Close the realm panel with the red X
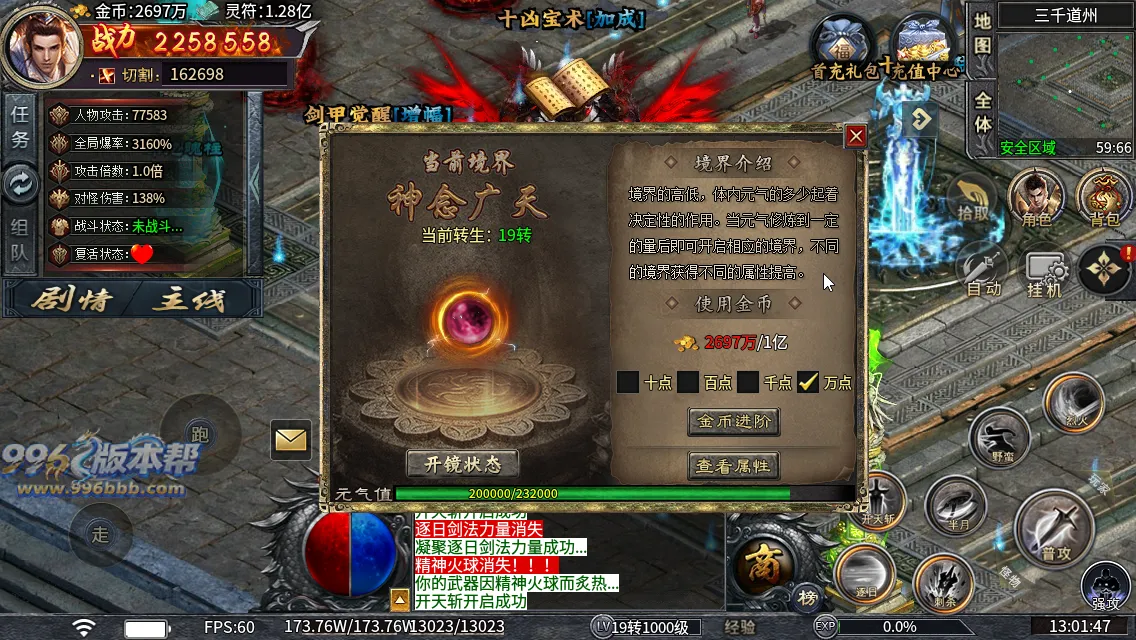Screen dimensions: 1136x640 [856, 136]
